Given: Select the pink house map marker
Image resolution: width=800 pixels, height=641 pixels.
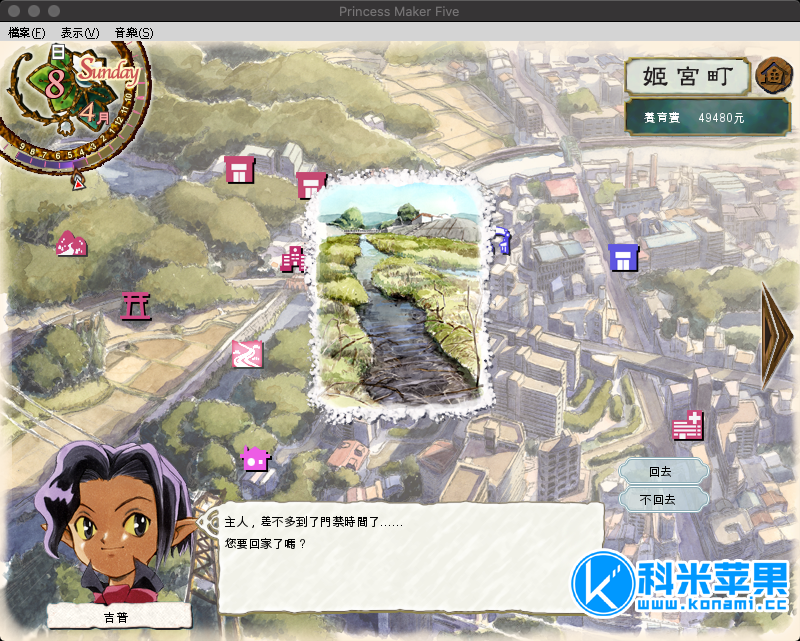Looking at the screenshot, I should click(x=255, y=459).
